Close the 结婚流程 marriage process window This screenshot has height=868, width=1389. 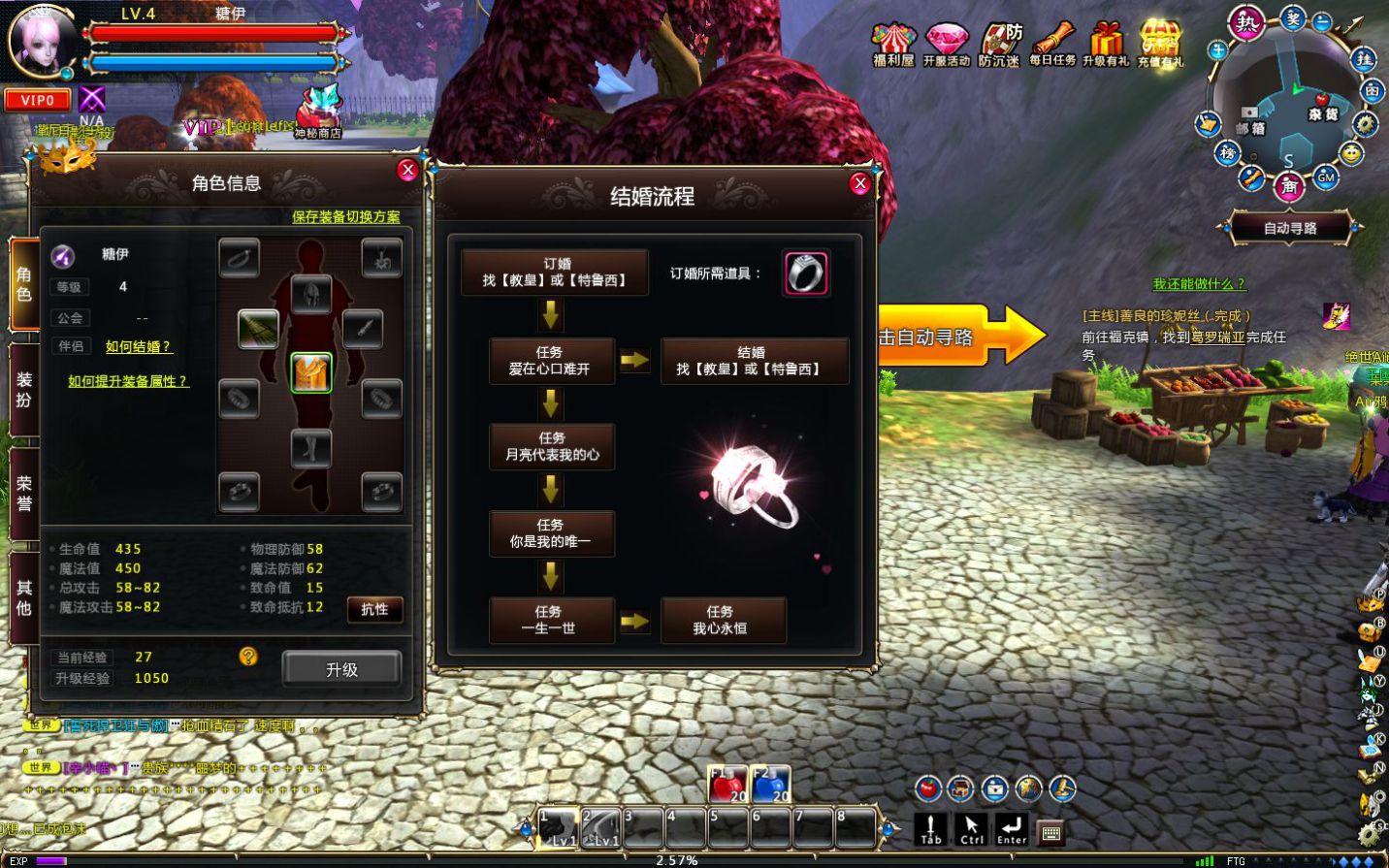click(859, 184)
